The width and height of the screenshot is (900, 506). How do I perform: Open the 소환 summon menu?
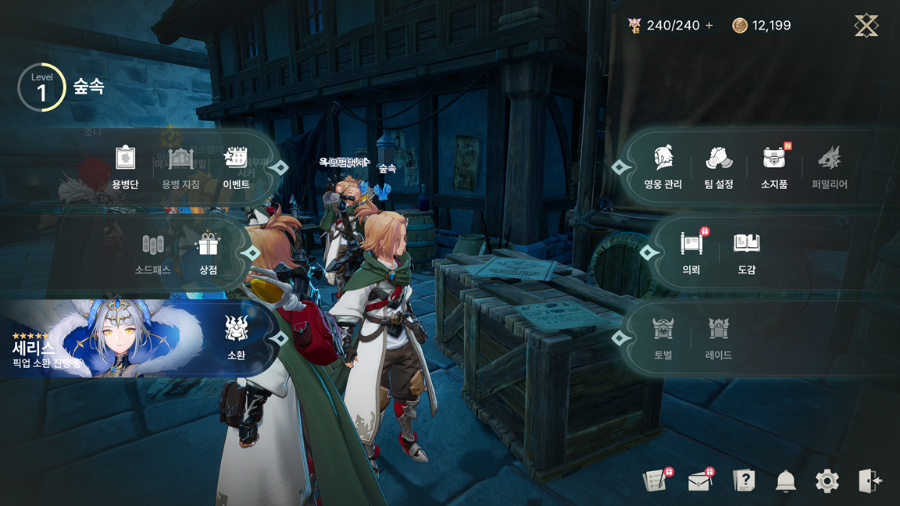click(x=236, y=337)
